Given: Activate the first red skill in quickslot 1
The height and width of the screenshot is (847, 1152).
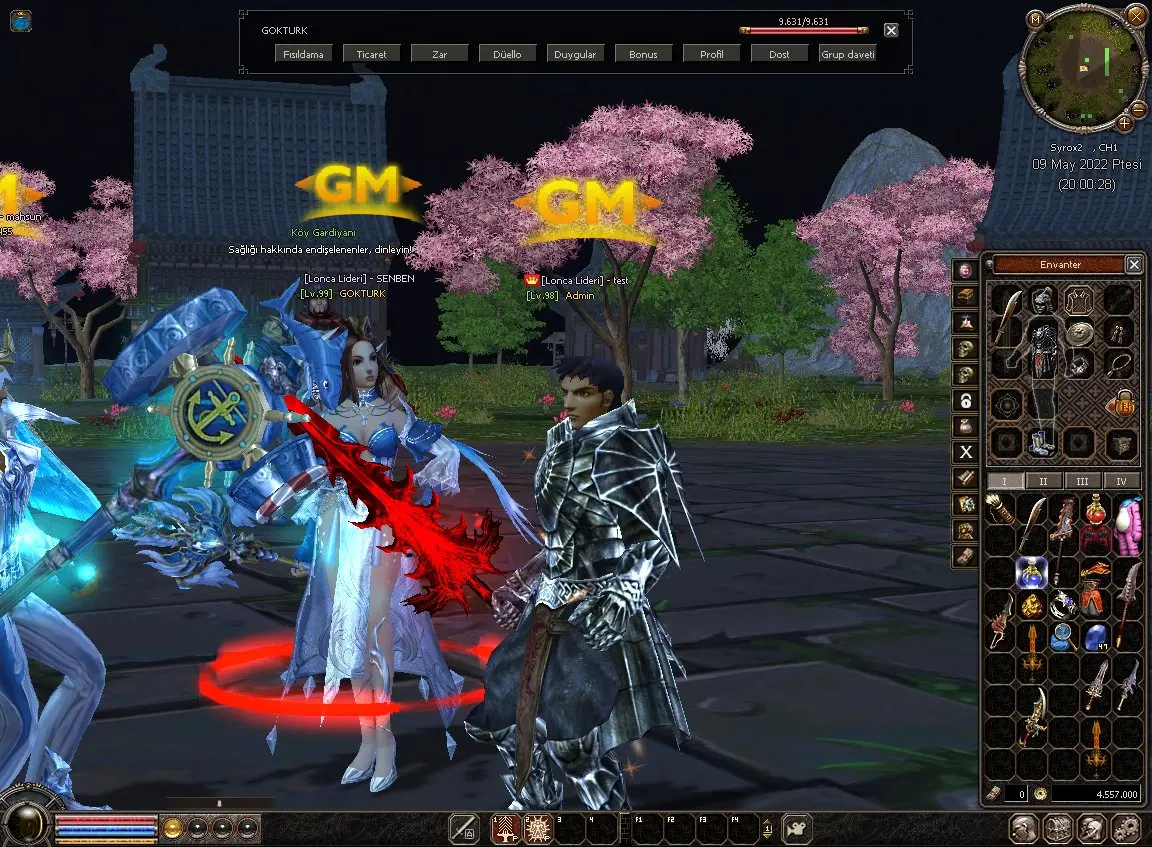Looking at the screenshot, I should [505, 829].
